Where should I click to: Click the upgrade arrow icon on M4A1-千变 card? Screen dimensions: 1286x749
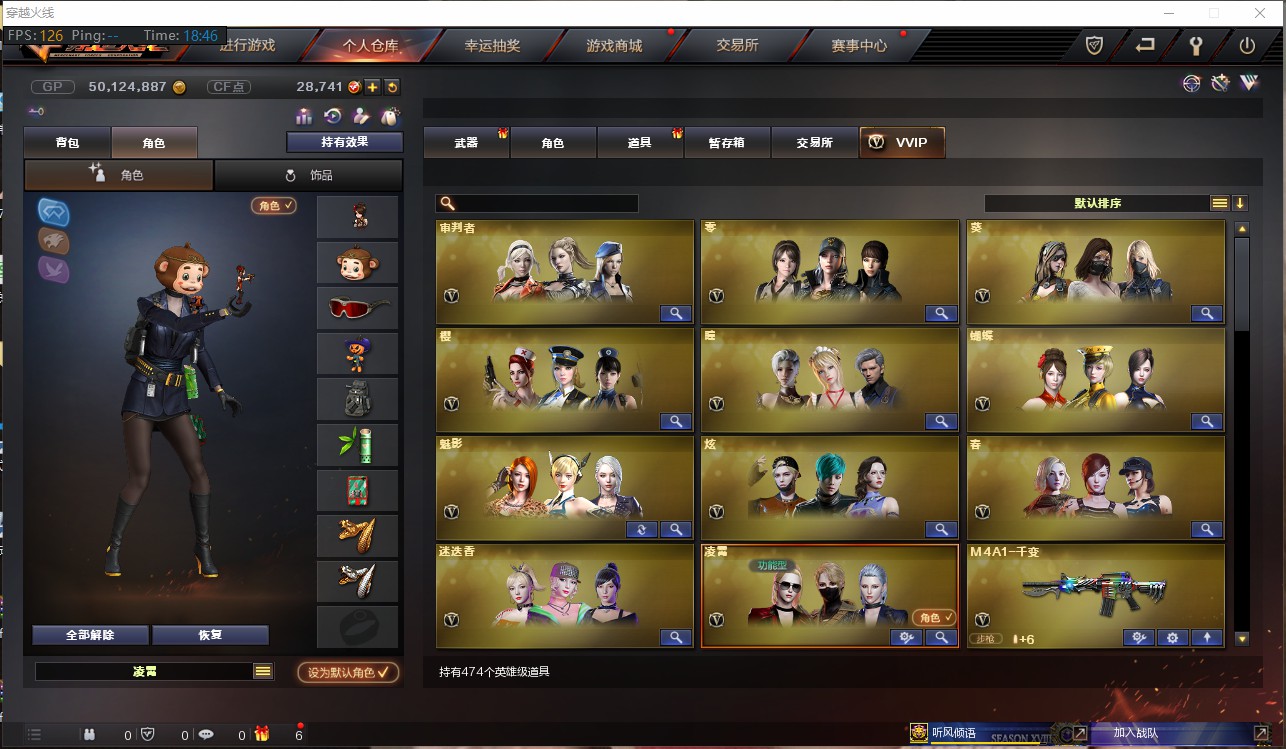[1207, 637]
